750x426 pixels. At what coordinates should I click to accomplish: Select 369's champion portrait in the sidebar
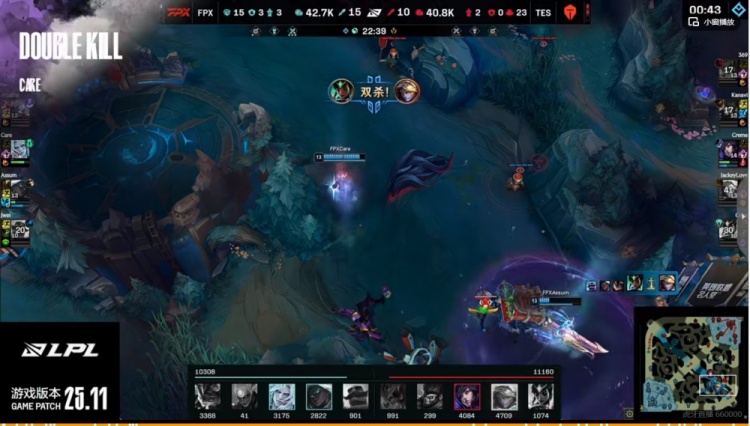[x=729, y=72]
